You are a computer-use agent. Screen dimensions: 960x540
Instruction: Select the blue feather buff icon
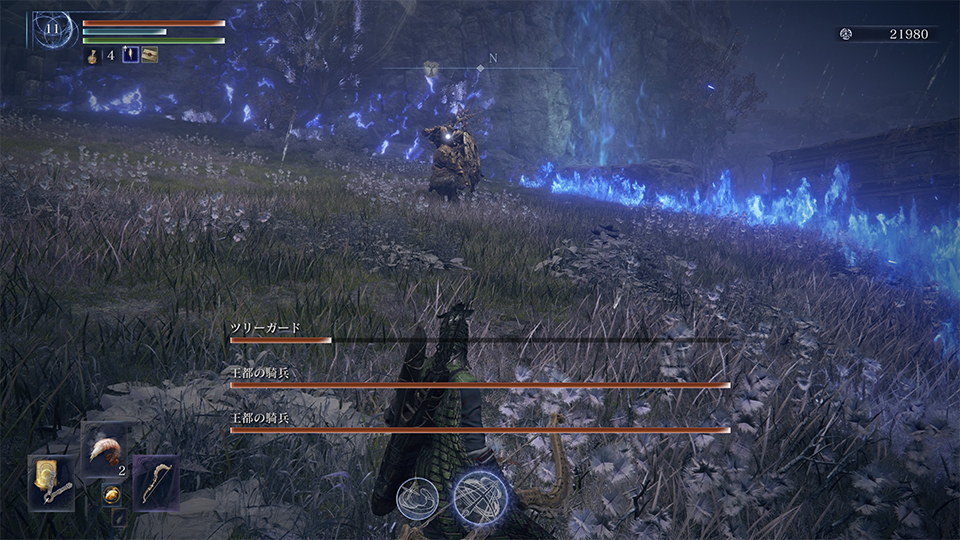tap(130, 56)
